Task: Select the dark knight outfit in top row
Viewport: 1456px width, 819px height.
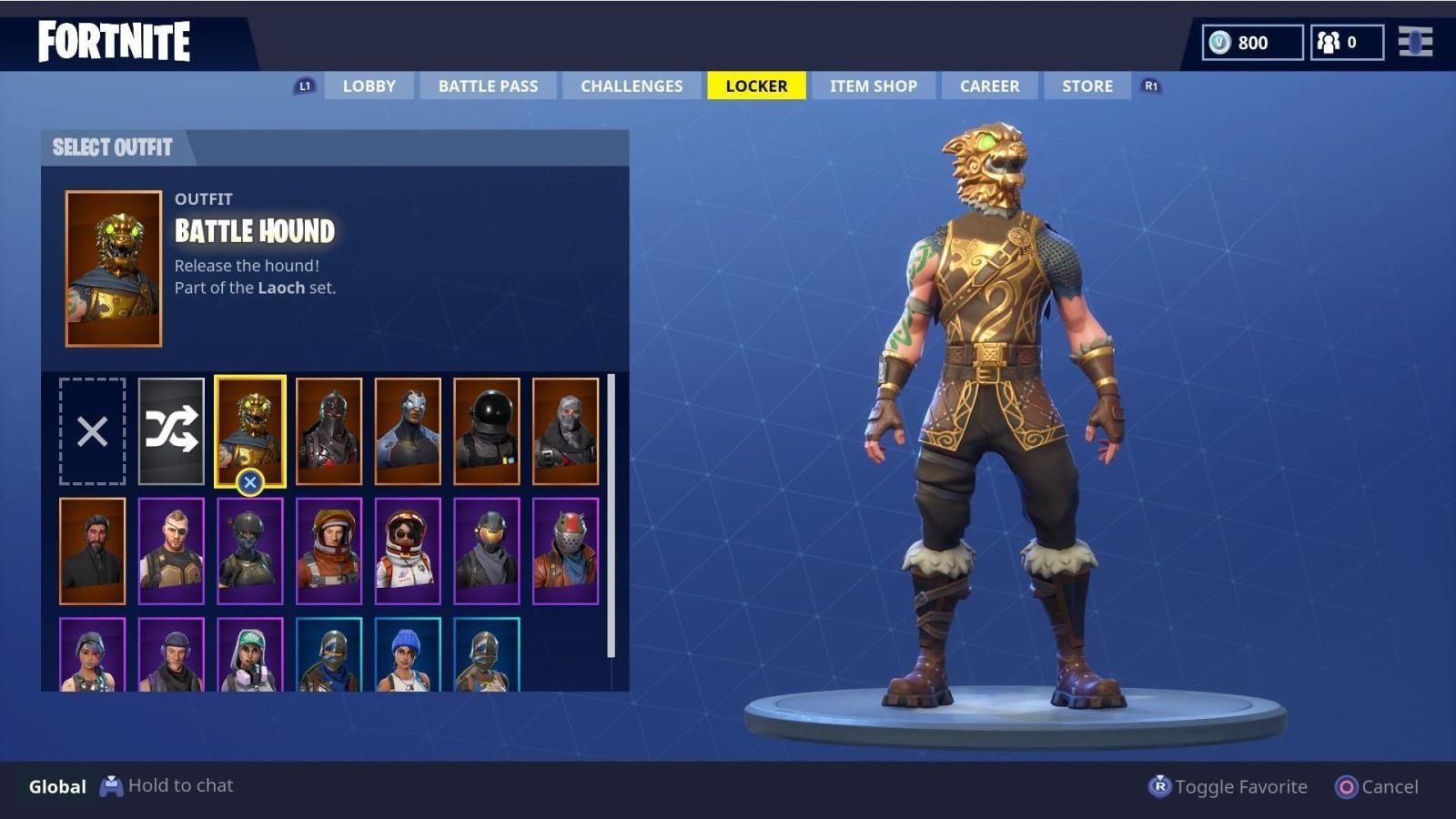Action: point(329,430)
